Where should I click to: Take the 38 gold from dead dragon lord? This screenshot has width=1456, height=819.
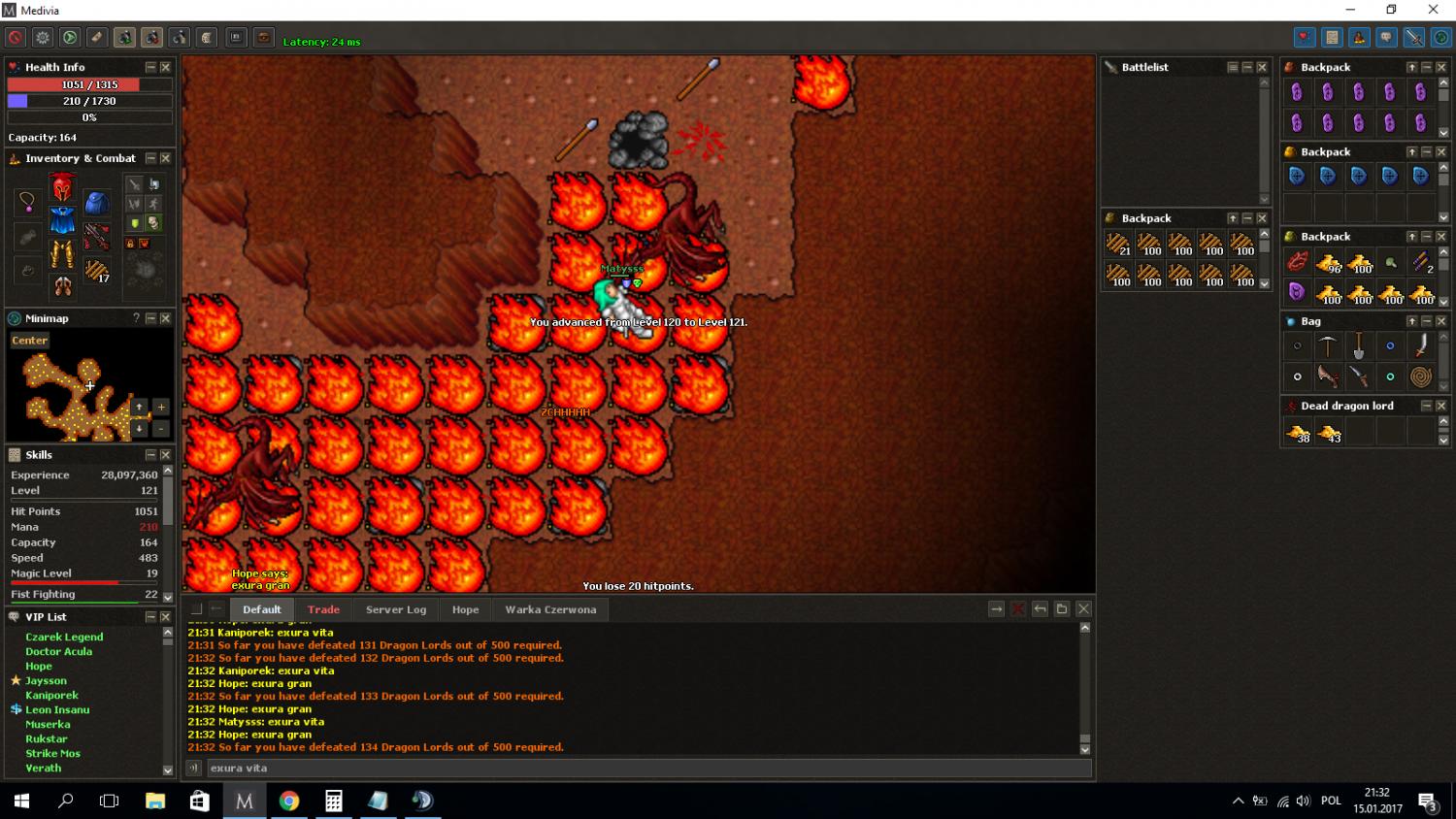(x=1298, y=433)
